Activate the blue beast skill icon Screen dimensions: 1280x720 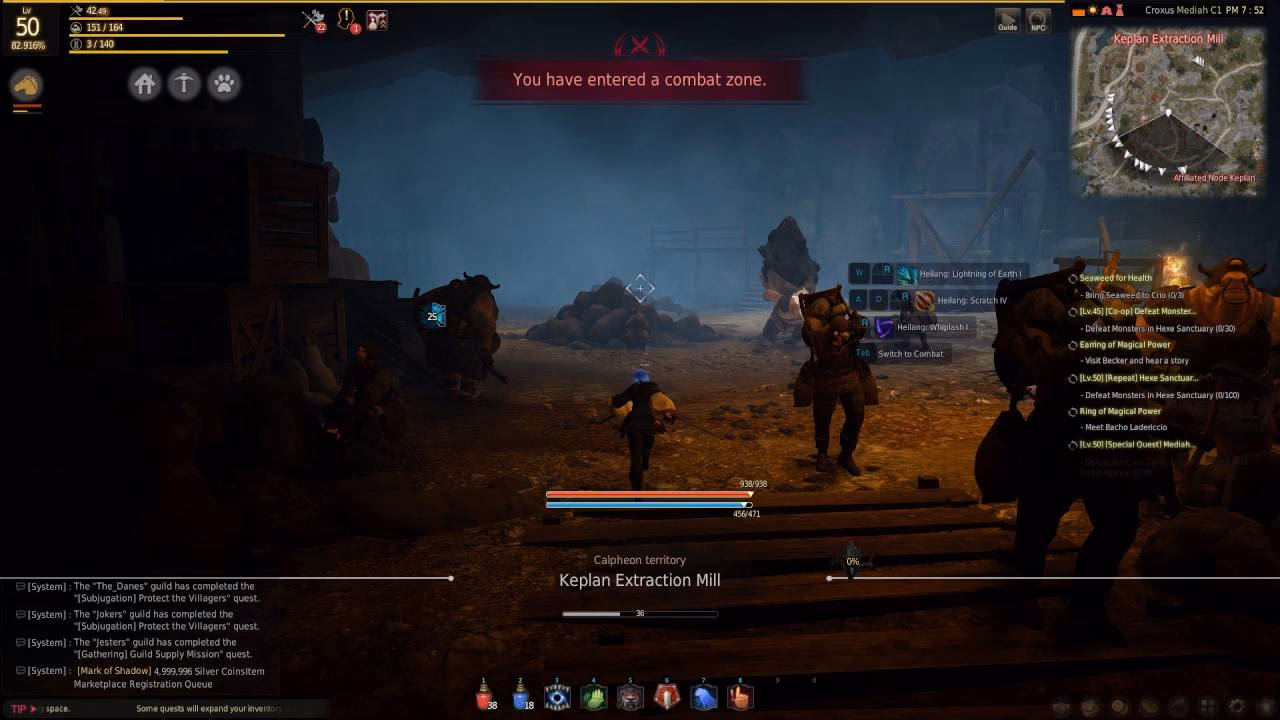pos(704,697)
